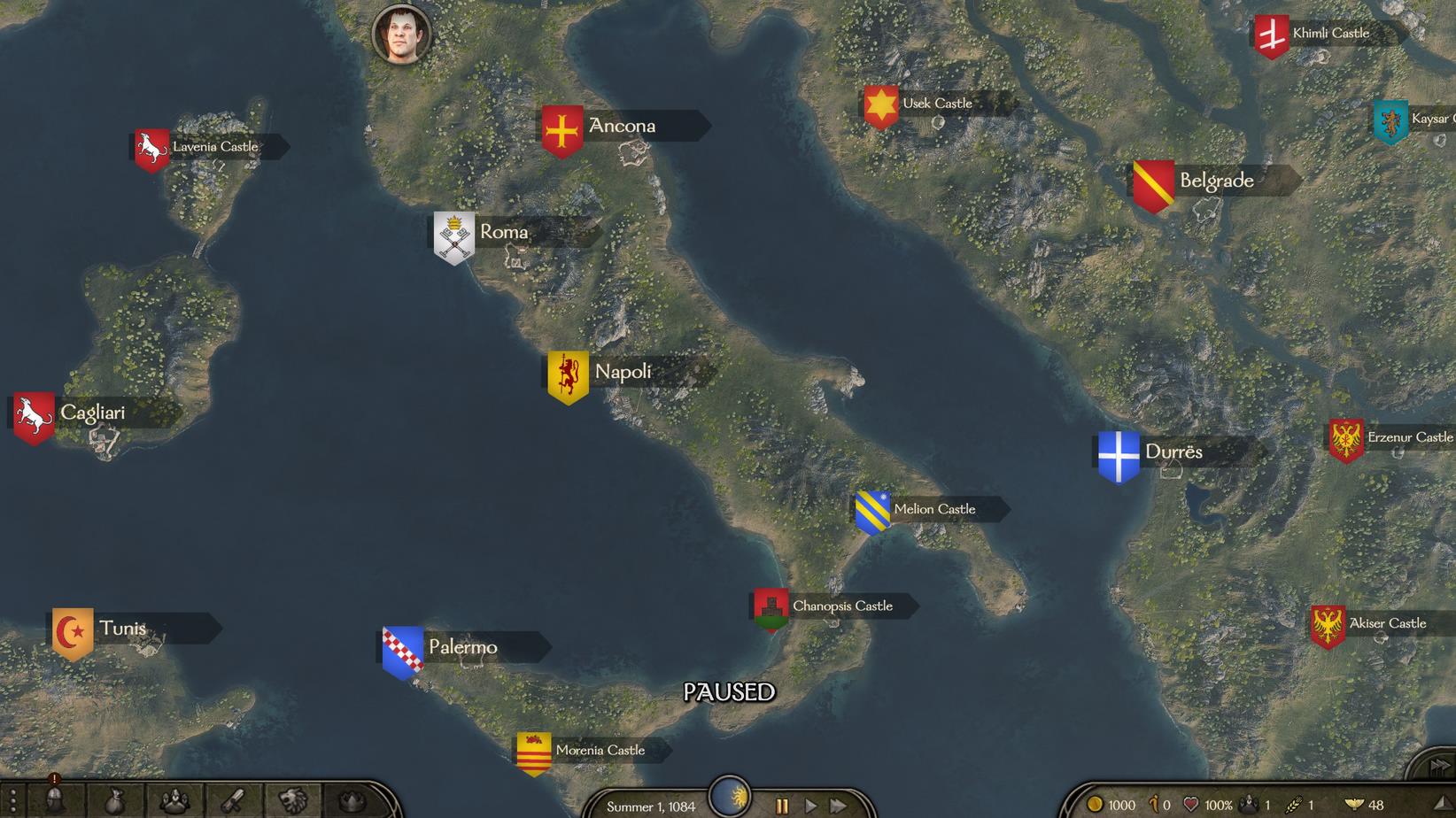The height and width of the screenshot is (818, 1456).
Task: Open the escape menu with three dots
Action: pyautogui.click(x=12, y=802)
